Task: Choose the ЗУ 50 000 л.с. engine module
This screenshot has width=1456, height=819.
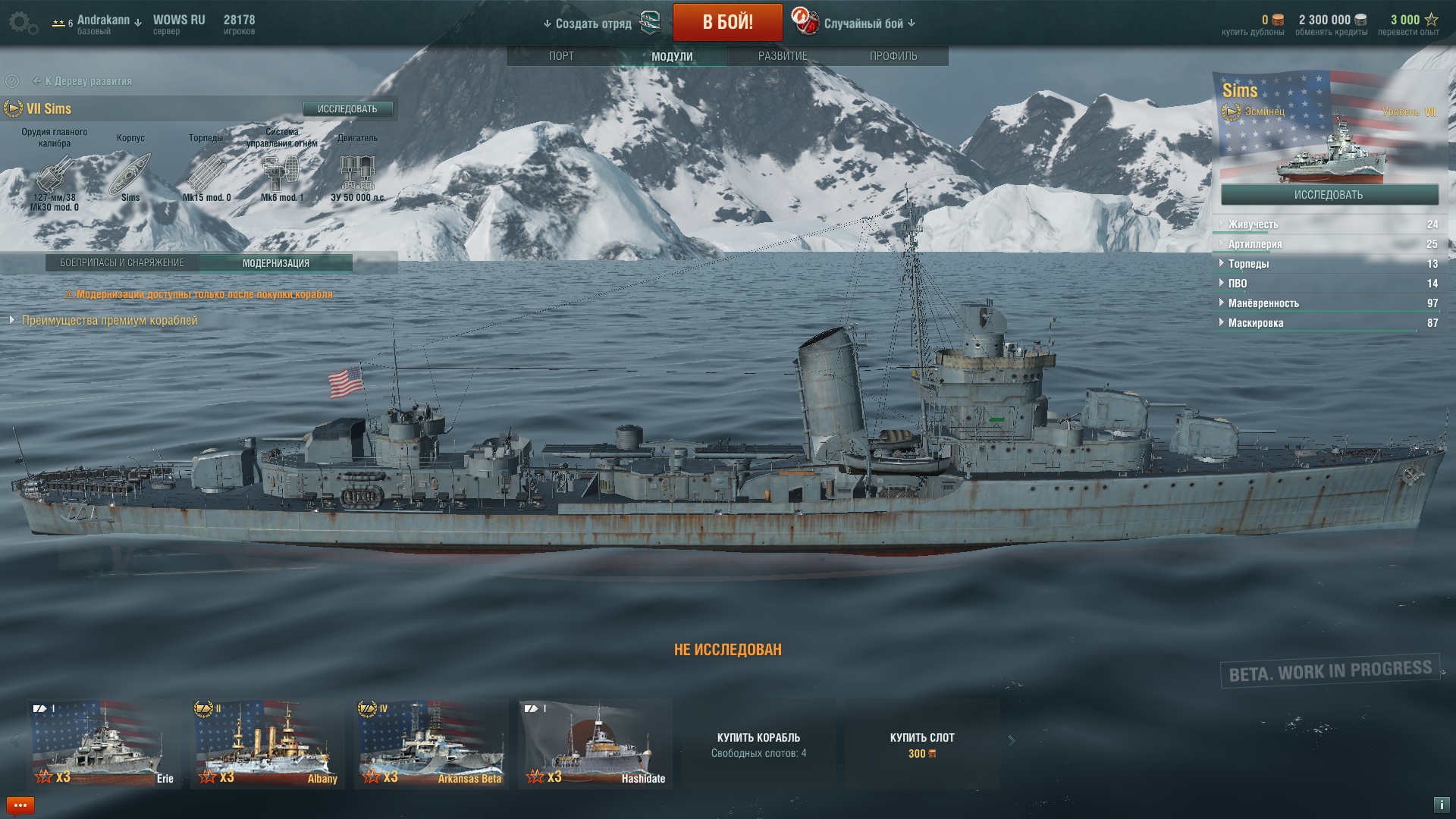Action: click(357, 174)
